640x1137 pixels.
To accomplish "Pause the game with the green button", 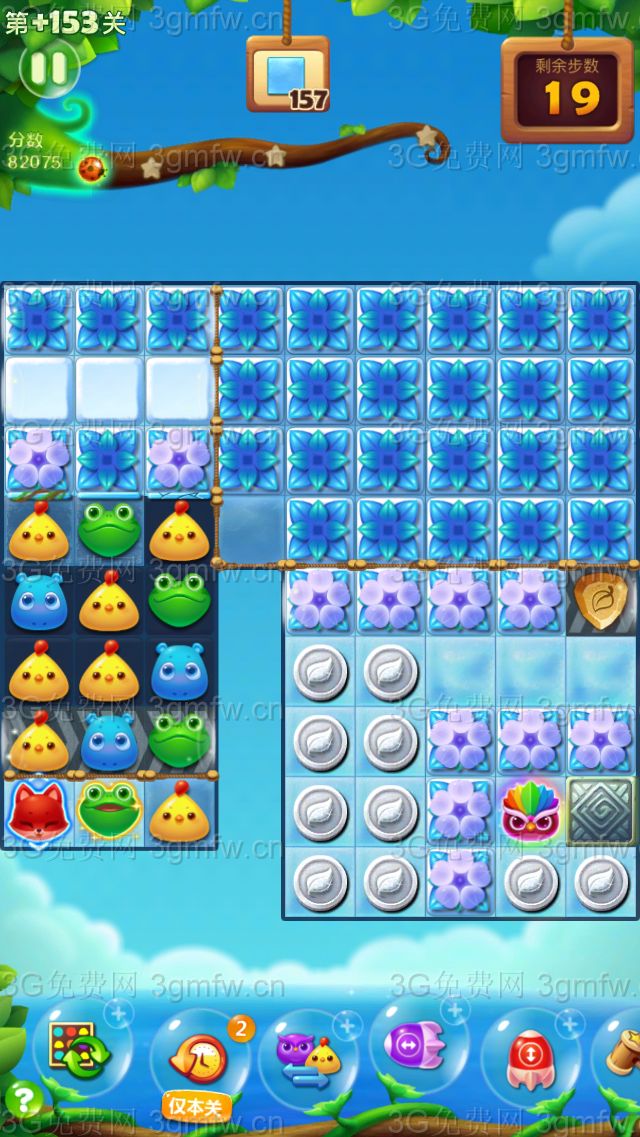I will tap(48, 68).
